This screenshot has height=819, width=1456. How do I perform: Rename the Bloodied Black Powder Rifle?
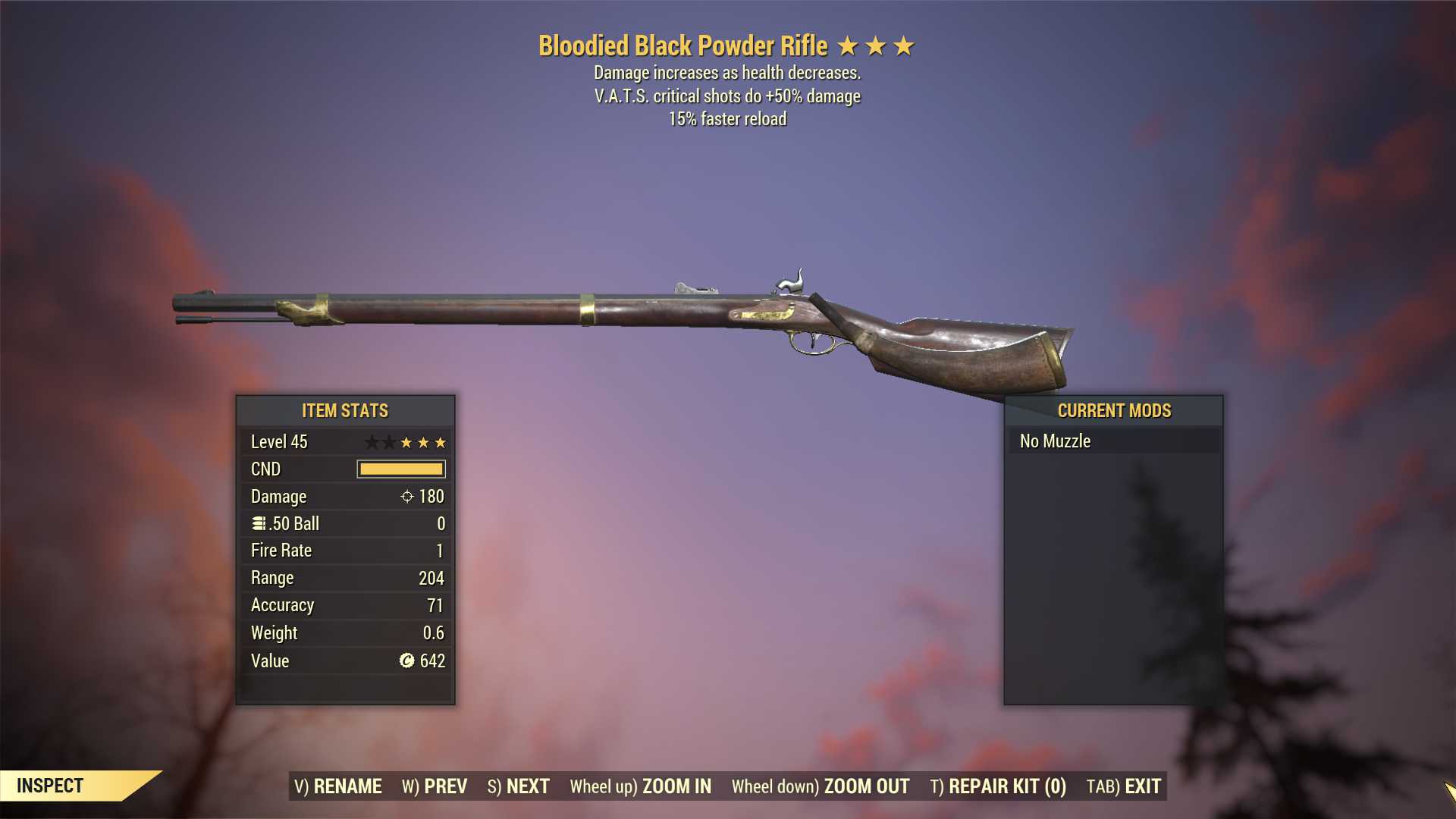pos(338,786)
